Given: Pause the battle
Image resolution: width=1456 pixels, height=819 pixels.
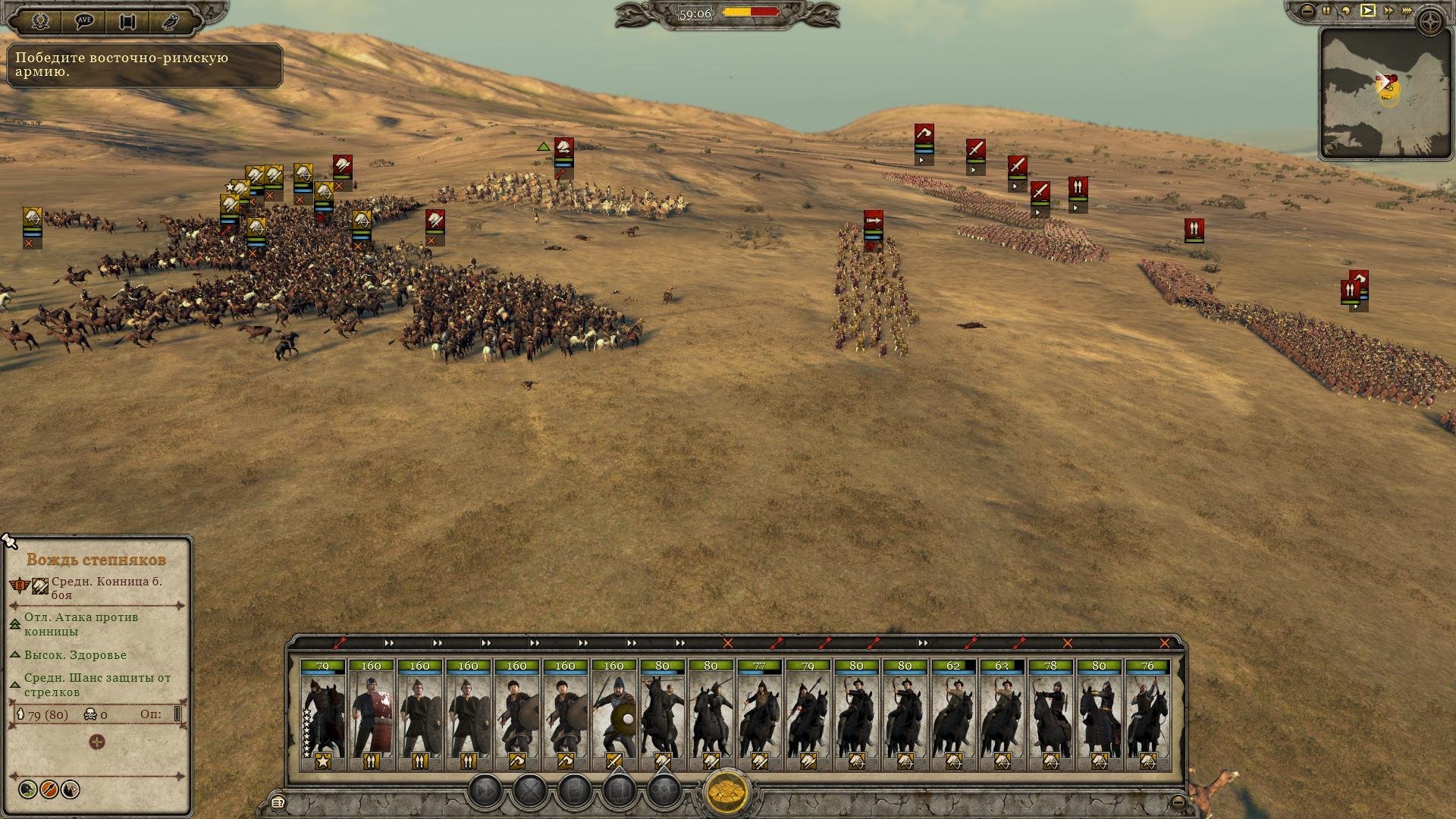Looking at the screenshot, I should pyautogui.click(x=1326, y=11).
